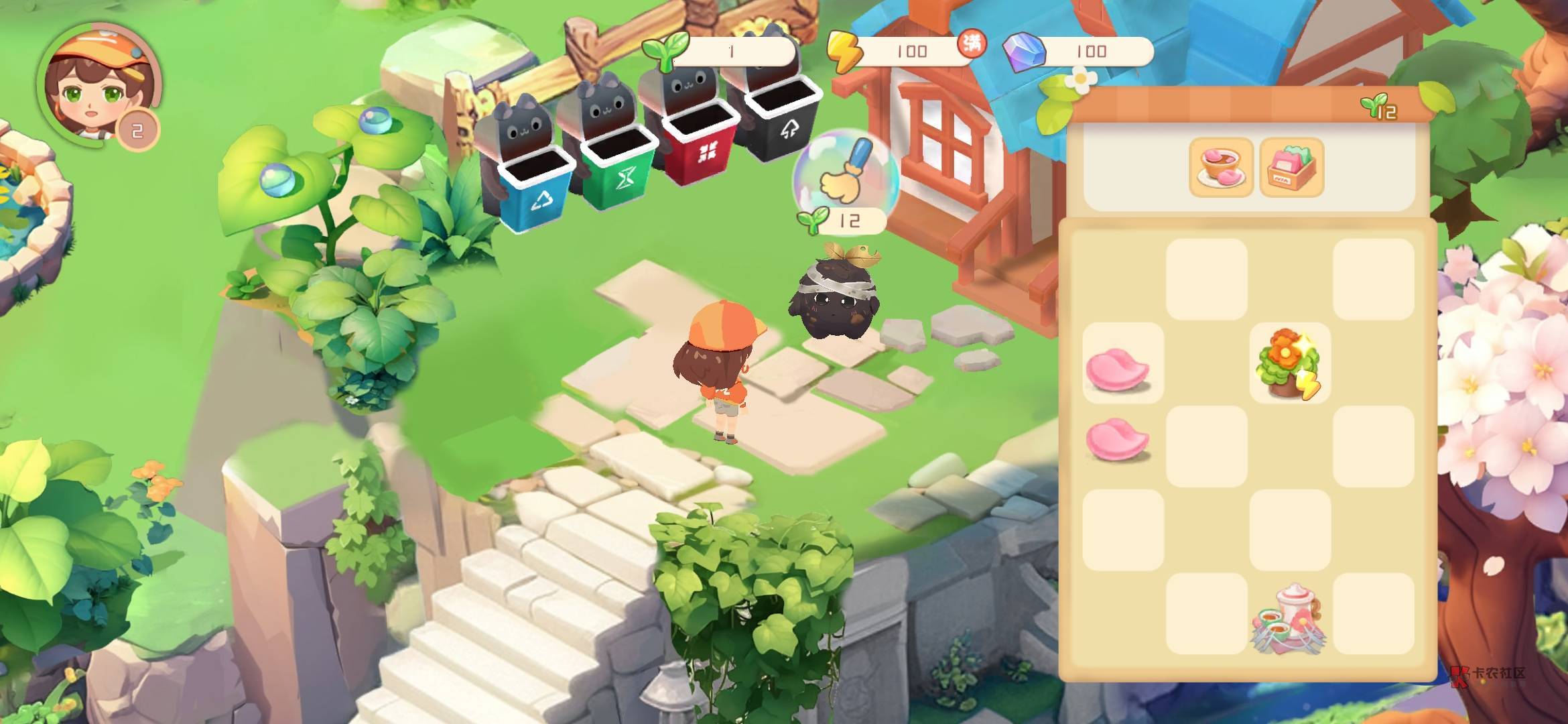The image size is (1568, 724).
Task: Select the seed packet box order item
Action: click(1291, 168)
